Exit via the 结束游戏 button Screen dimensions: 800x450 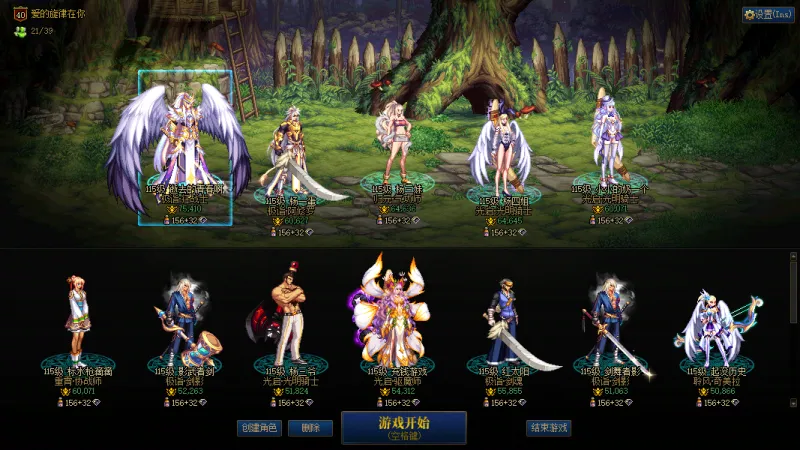point(548,428)
